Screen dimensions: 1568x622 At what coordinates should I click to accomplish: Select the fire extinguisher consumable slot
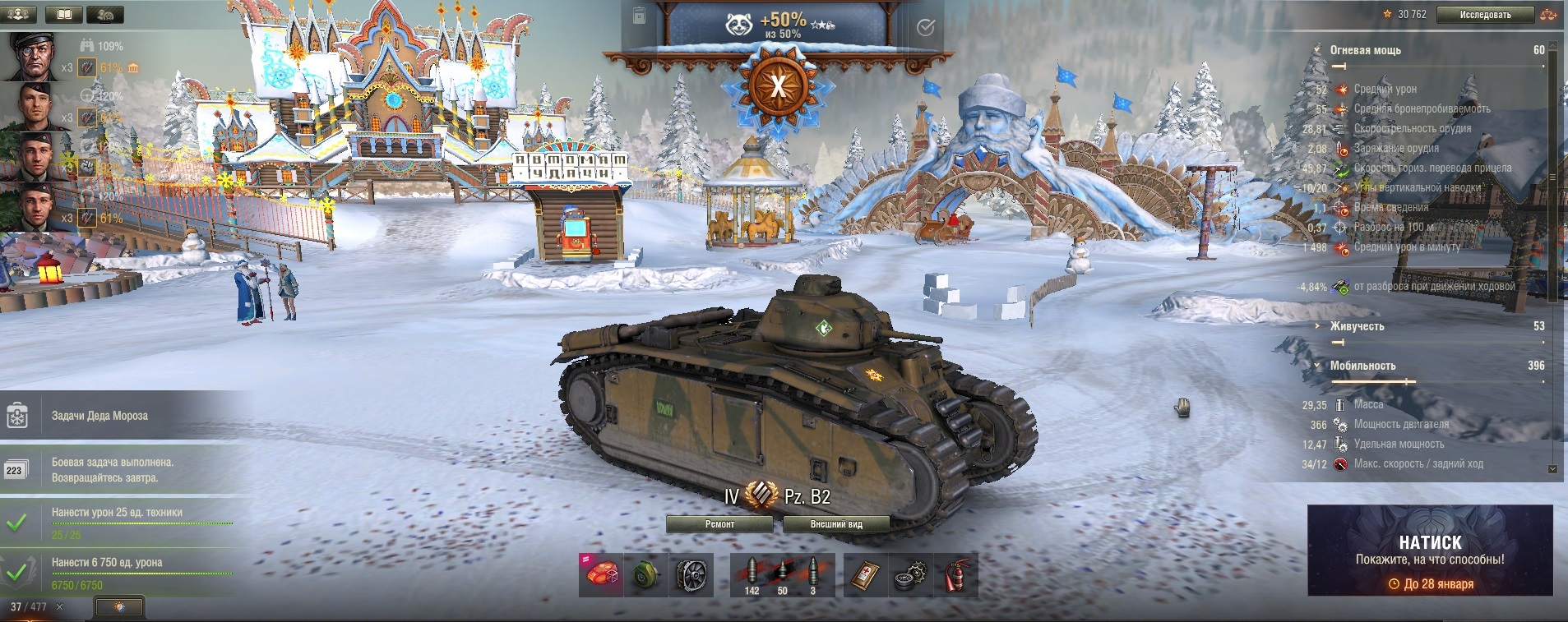point(955,574)
